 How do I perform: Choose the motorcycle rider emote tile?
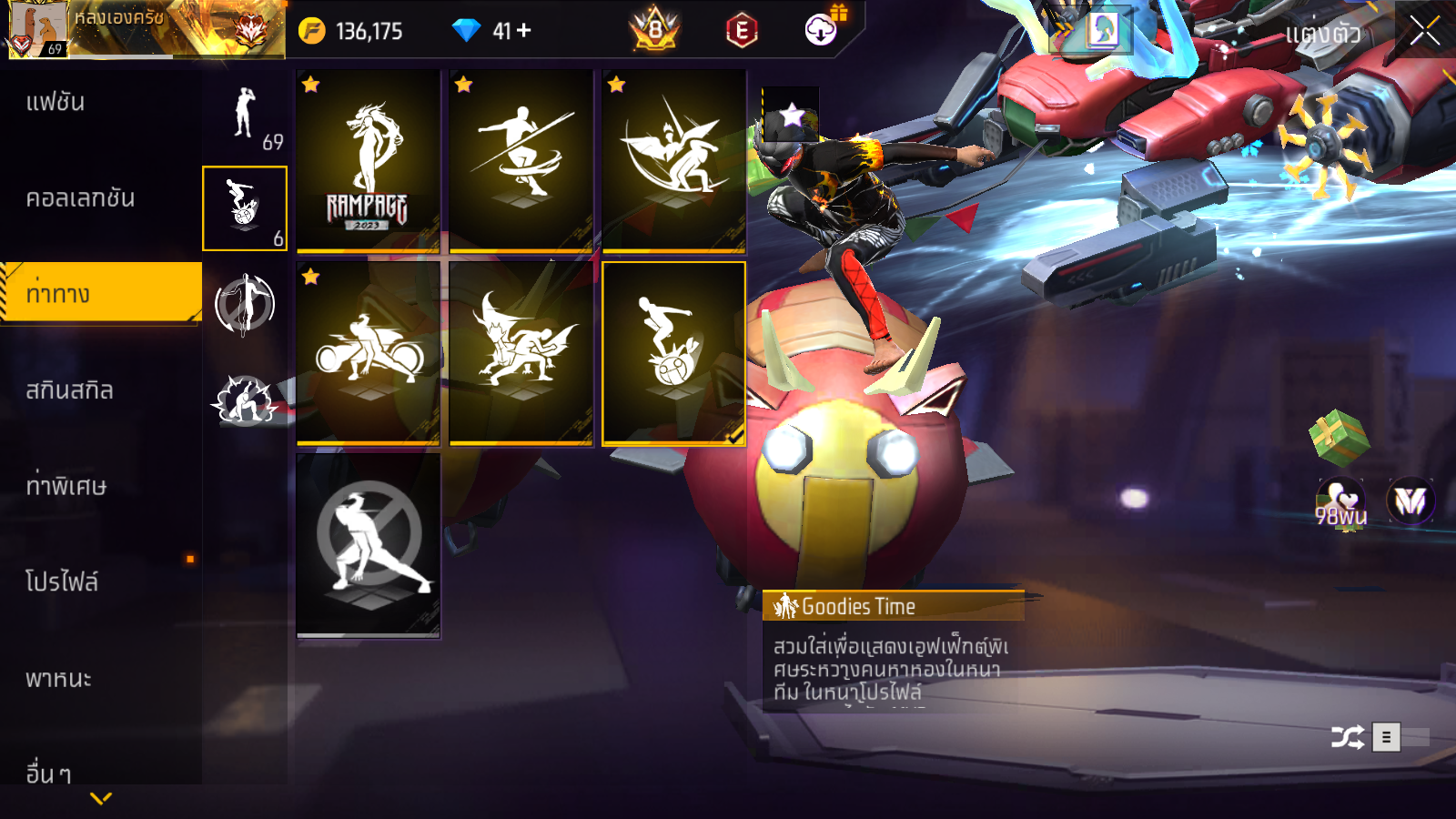pyautogui.click(x=368, y=353)
